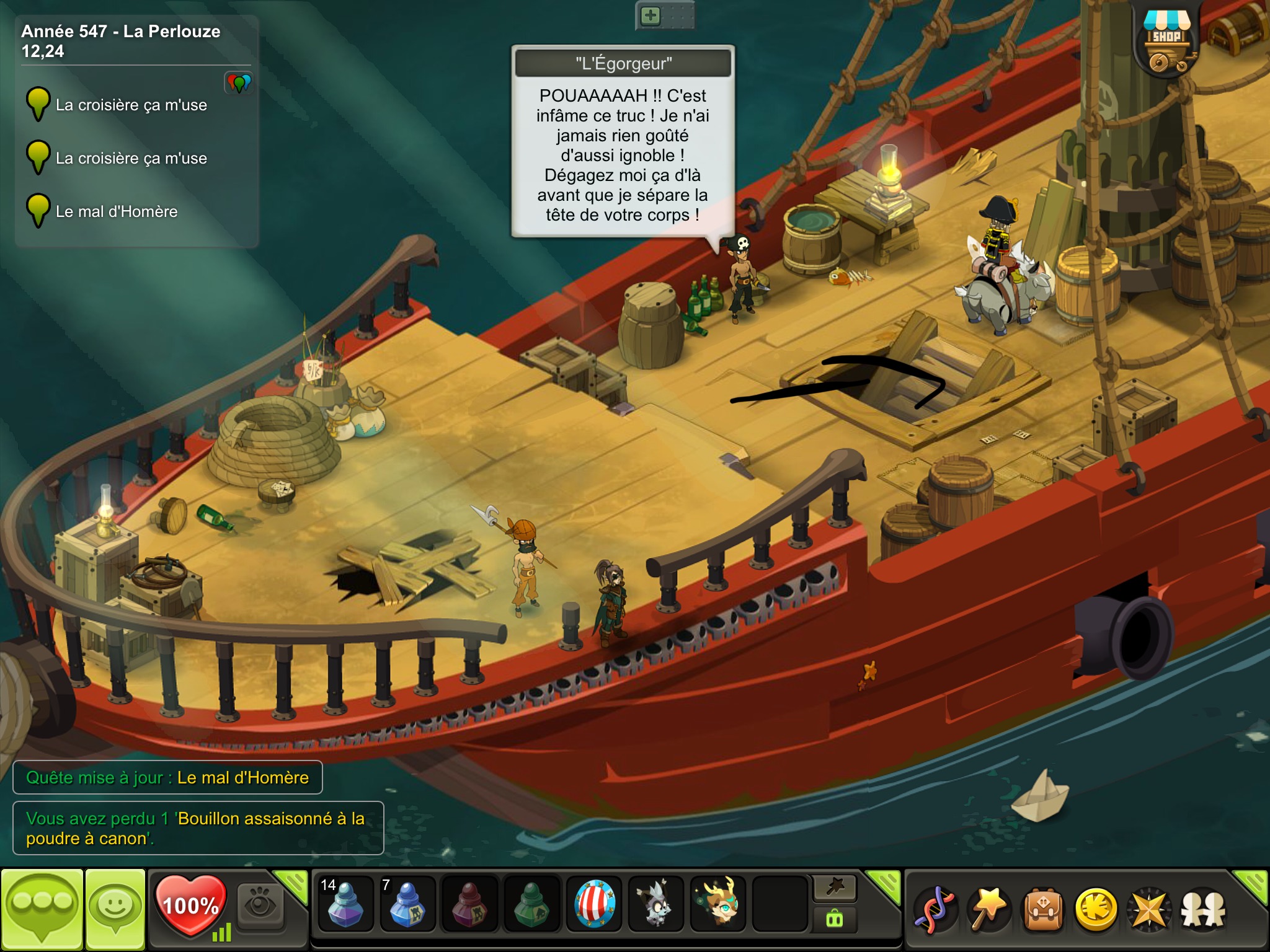This screenshot has height=952, width=1270.
Task: Open the spells menu star wand icon
Action: [989, 910]
